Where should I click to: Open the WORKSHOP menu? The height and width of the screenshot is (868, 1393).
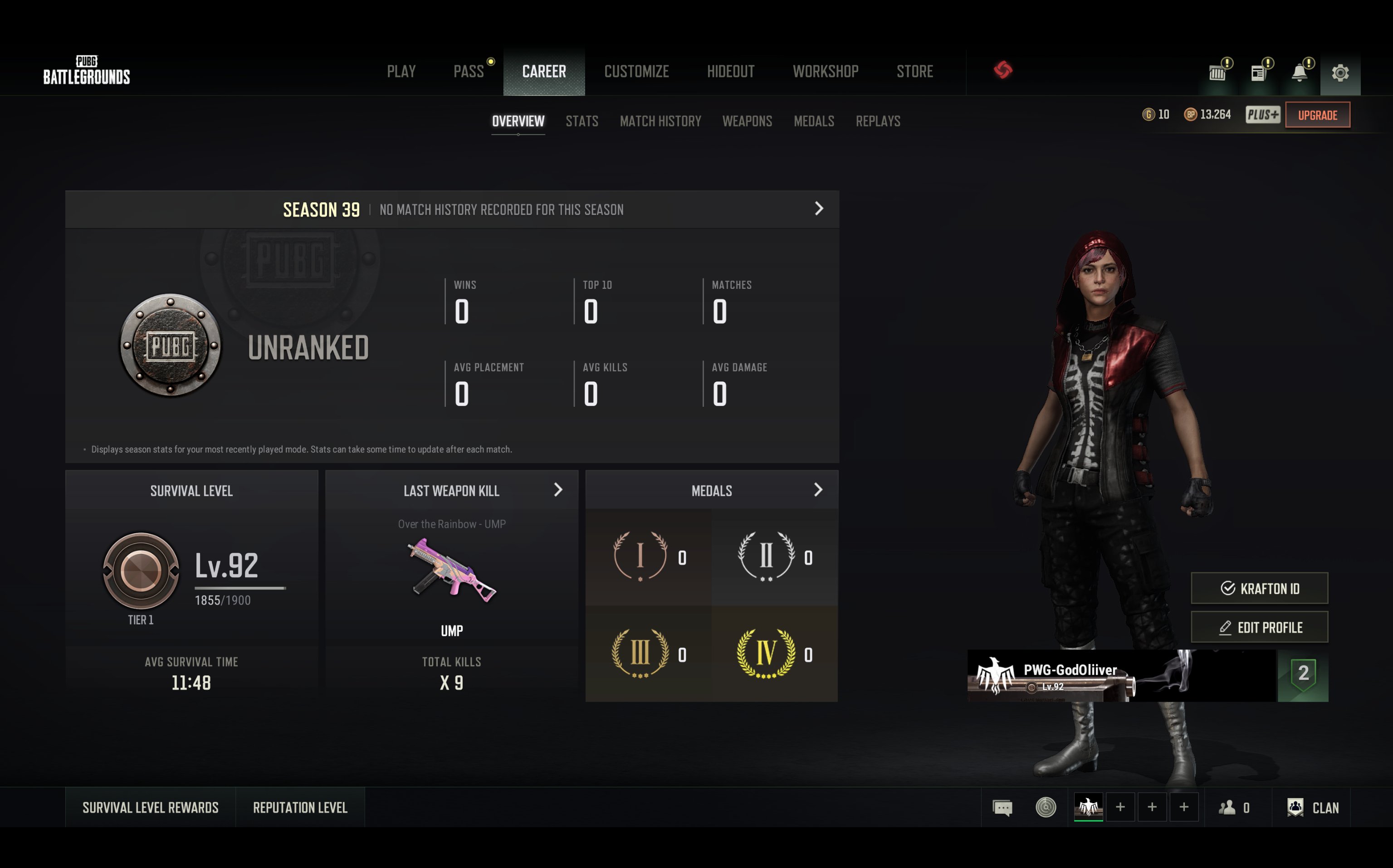(x=825, y=72)
